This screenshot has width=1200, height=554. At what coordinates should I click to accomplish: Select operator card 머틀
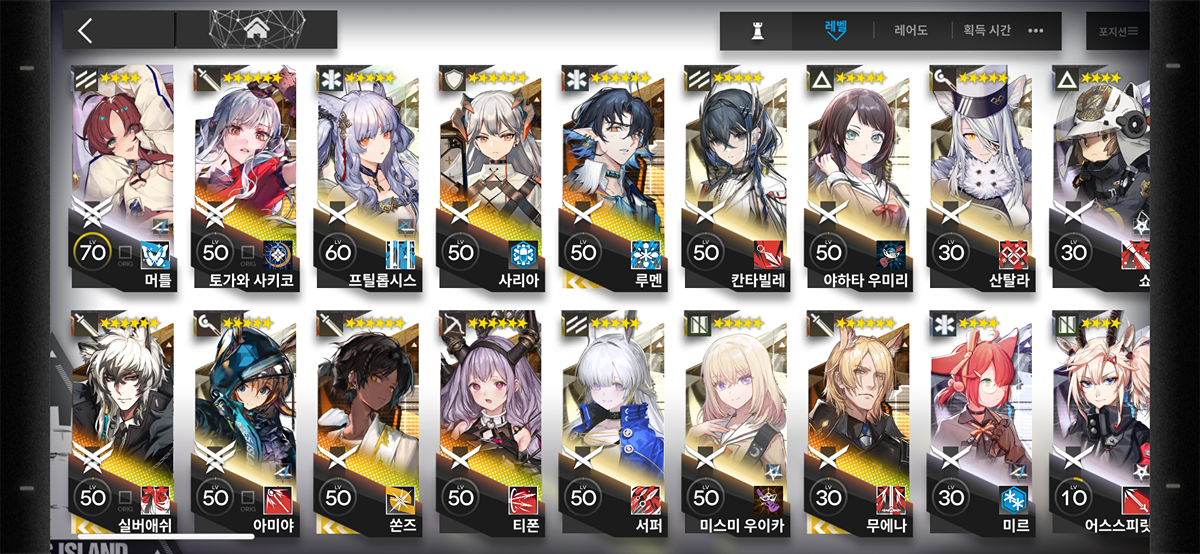pos(123,178)
